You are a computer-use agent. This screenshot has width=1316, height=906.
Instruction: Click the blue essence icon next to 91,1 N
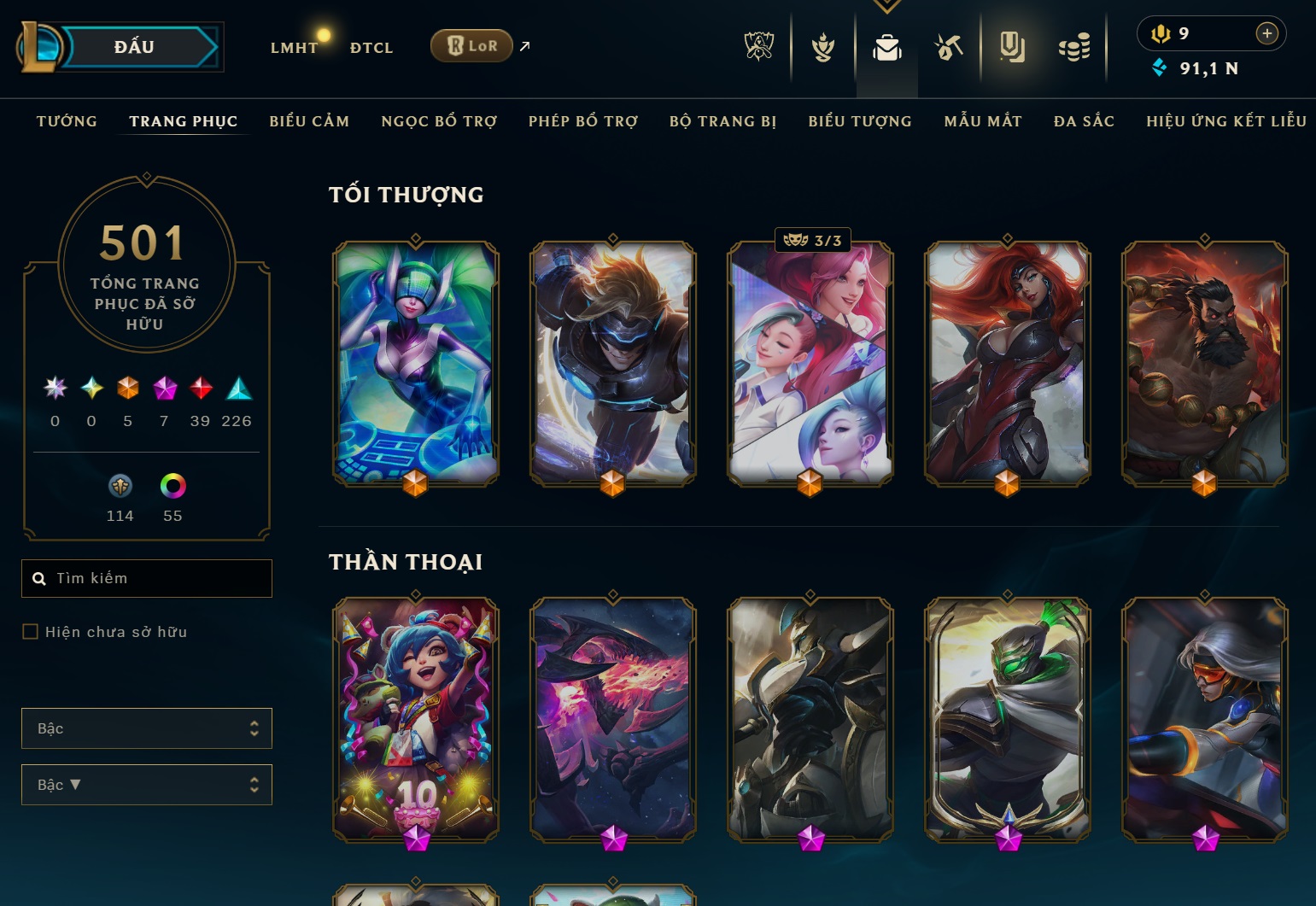click(x=1159, y=68)
